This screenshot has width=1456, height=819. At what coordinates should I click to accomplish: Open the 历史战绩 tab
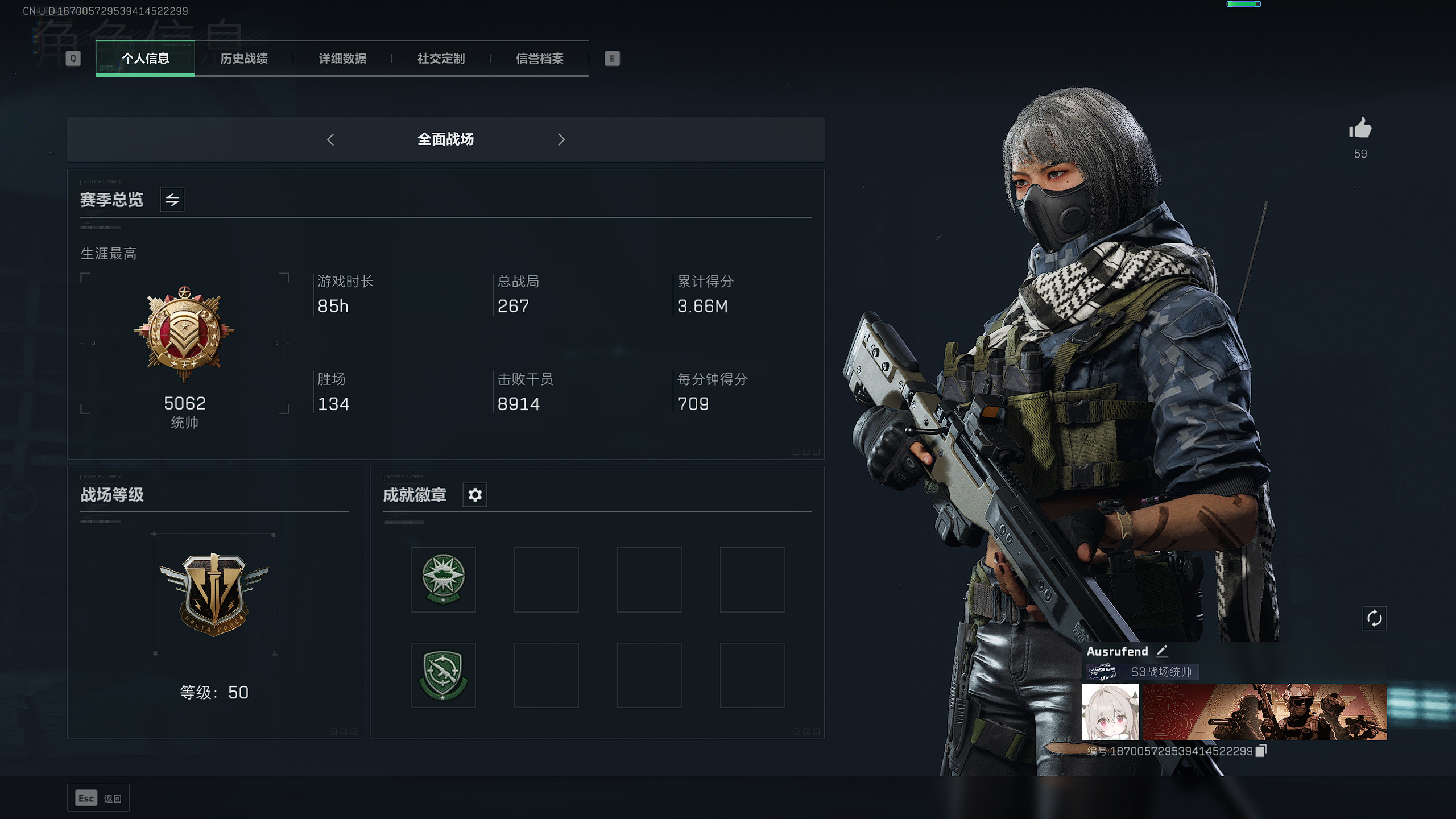(244, 59)
